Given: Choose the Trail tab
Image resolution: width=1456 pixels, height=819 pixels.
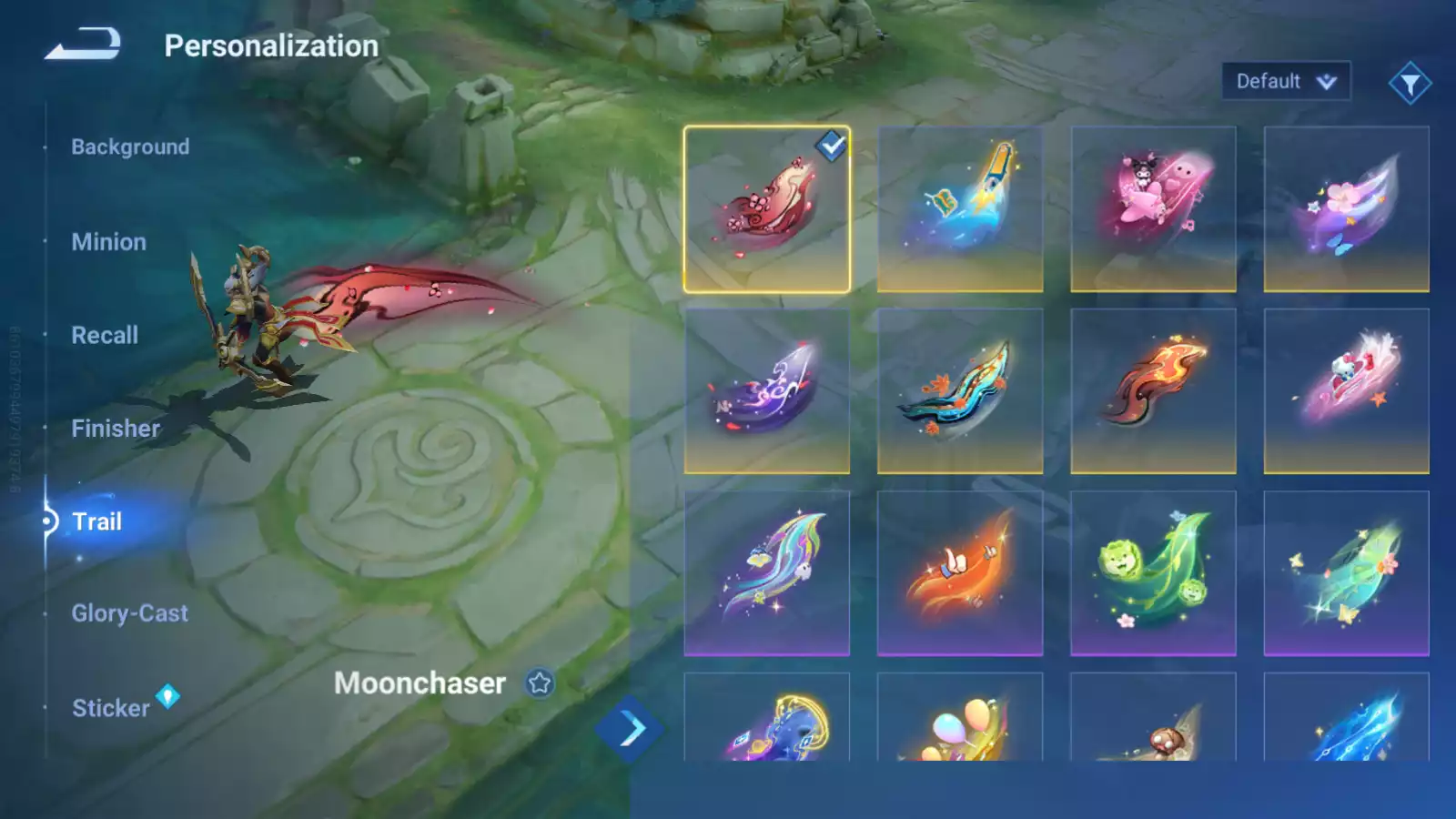Looking at the screenshot, I should [x=96, y=521].
